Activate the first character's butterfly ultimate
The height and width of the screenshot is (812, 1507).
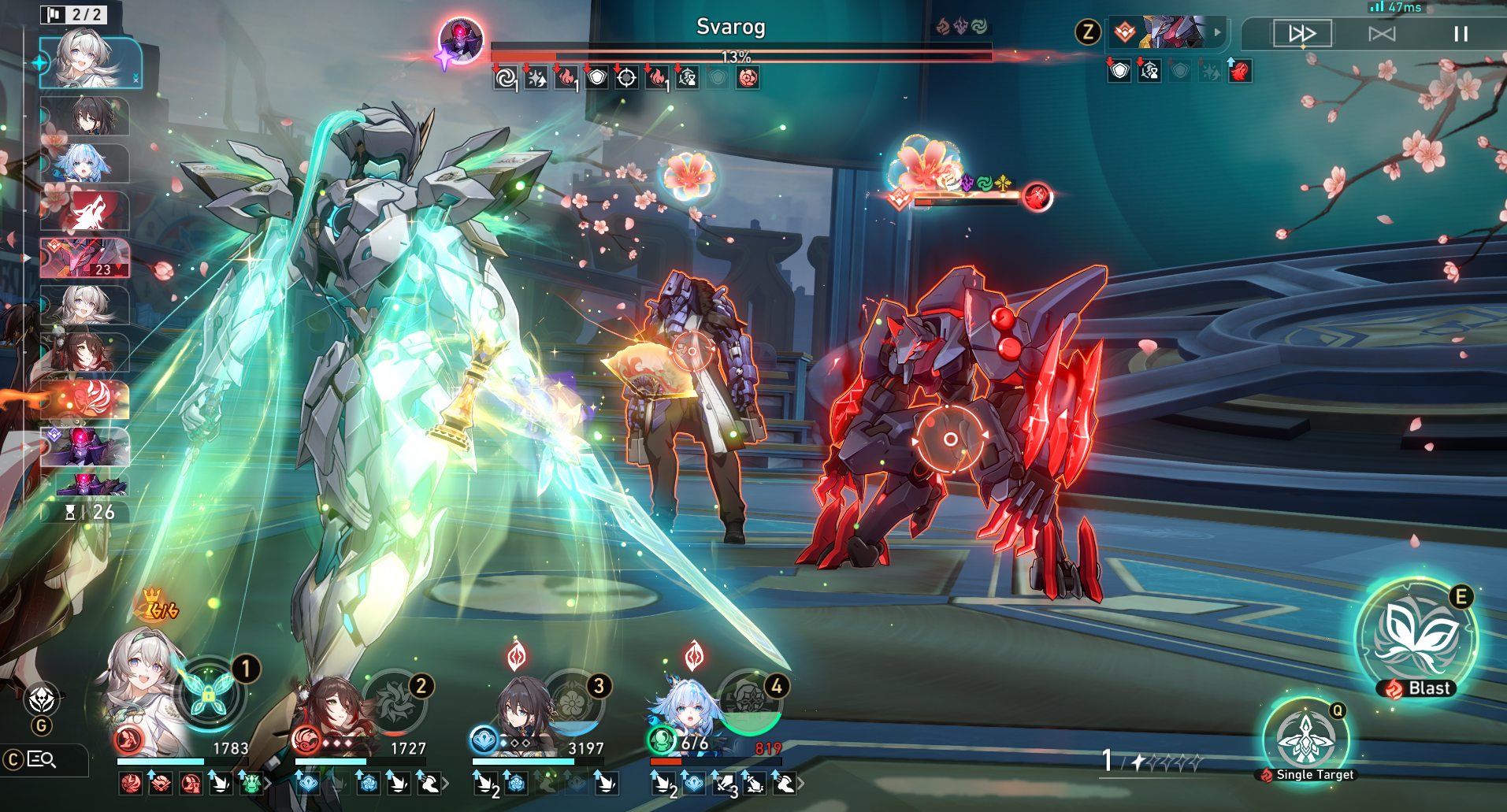209,693
